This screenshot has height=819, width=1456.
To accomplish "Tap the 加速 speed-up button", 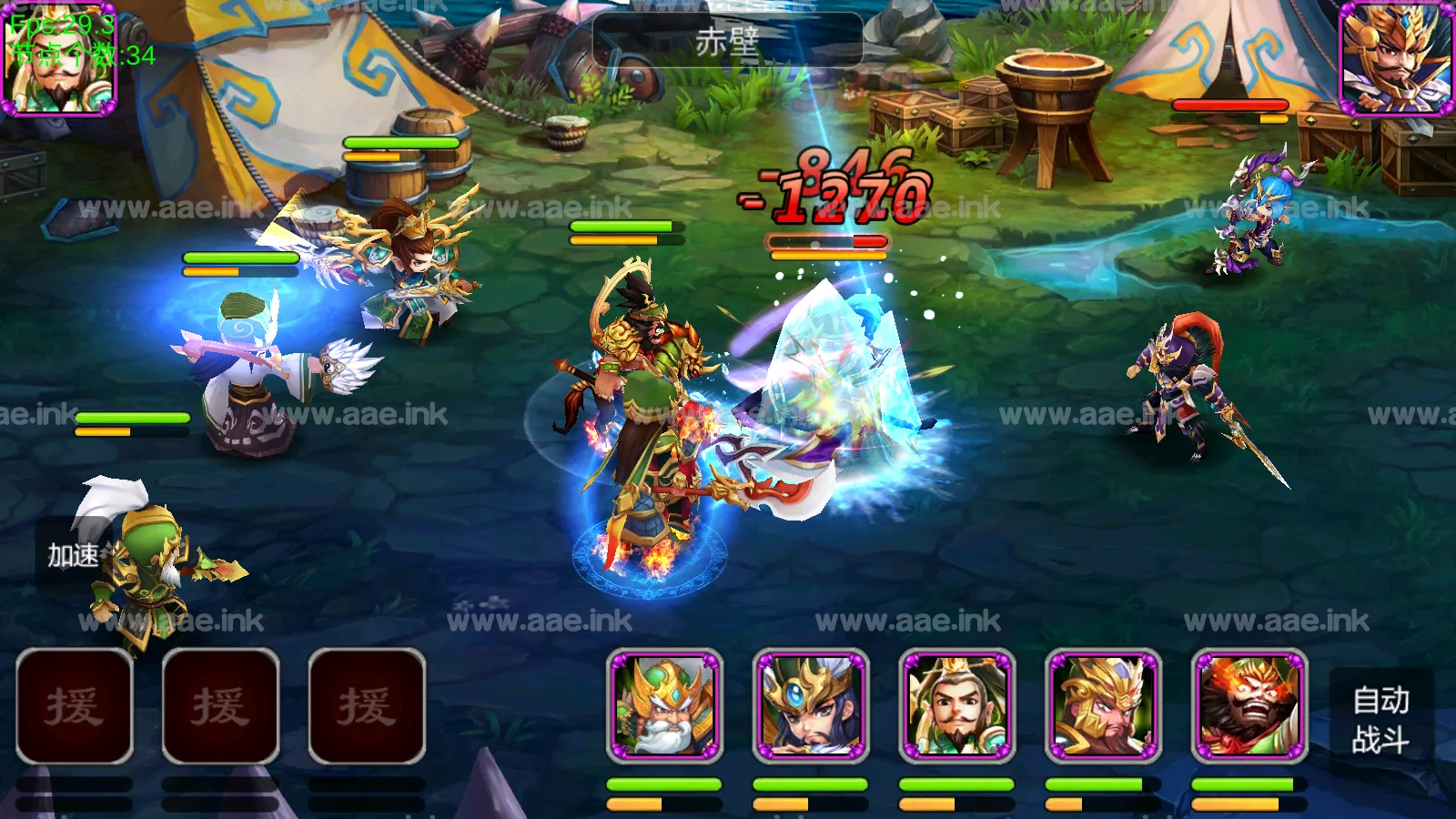I will 73,554.
